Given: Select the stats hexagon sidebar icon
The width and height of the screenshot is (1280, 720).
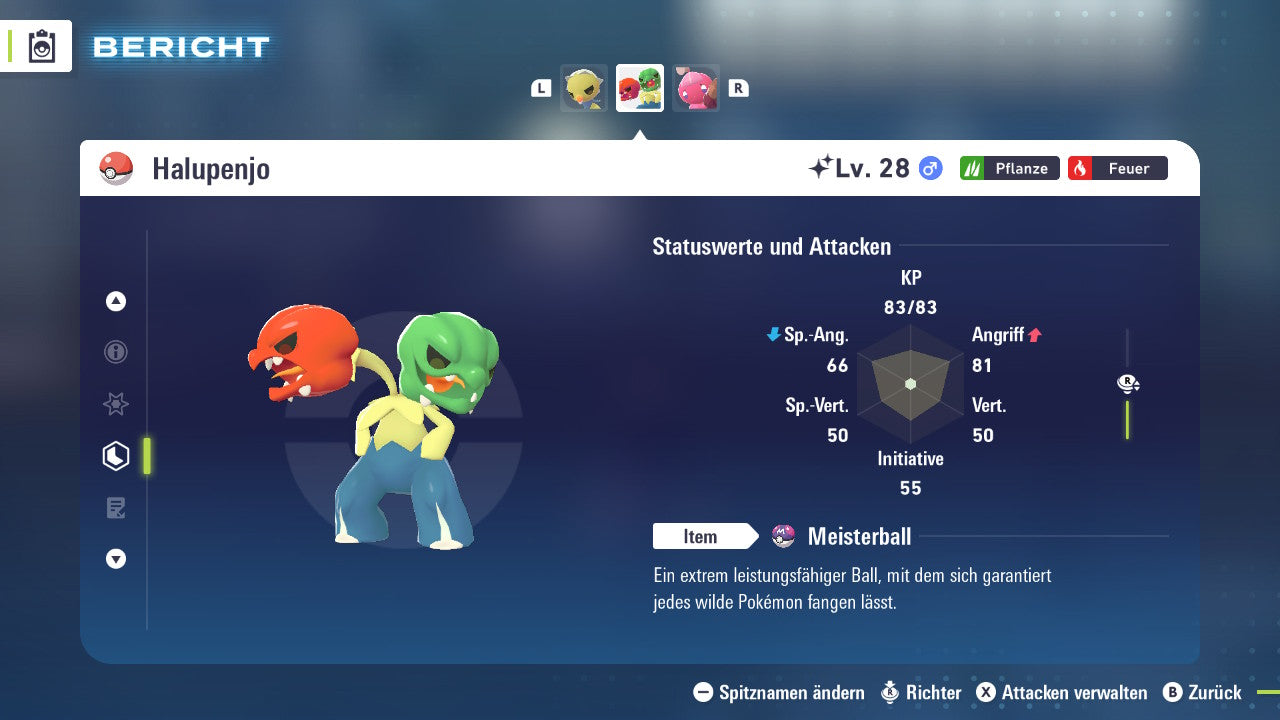Looking at the screenshot, I should (115, 455).
